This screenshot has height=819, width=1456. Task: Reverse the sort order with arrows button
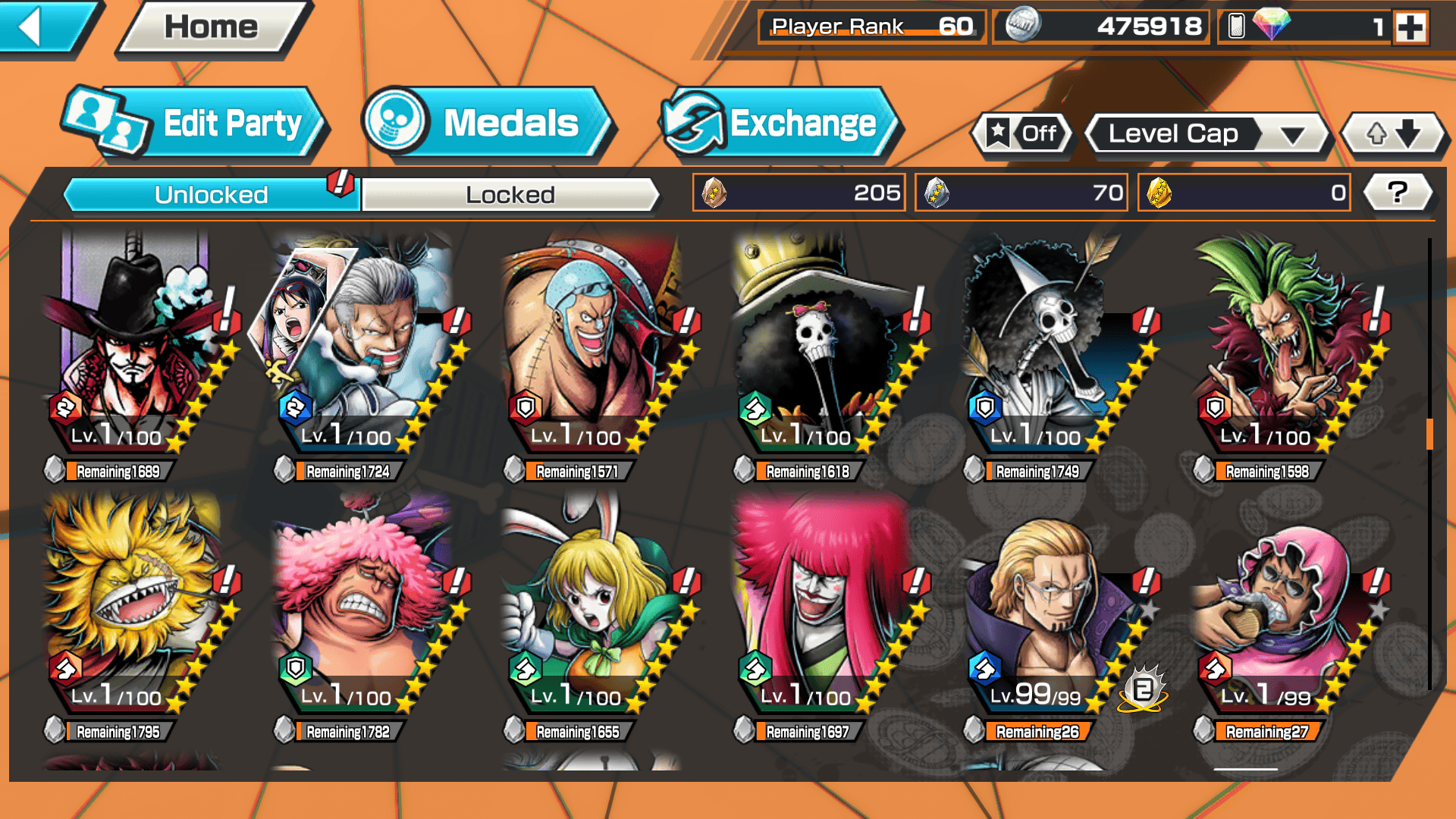pyautogui.click(x=1393, y=134)
